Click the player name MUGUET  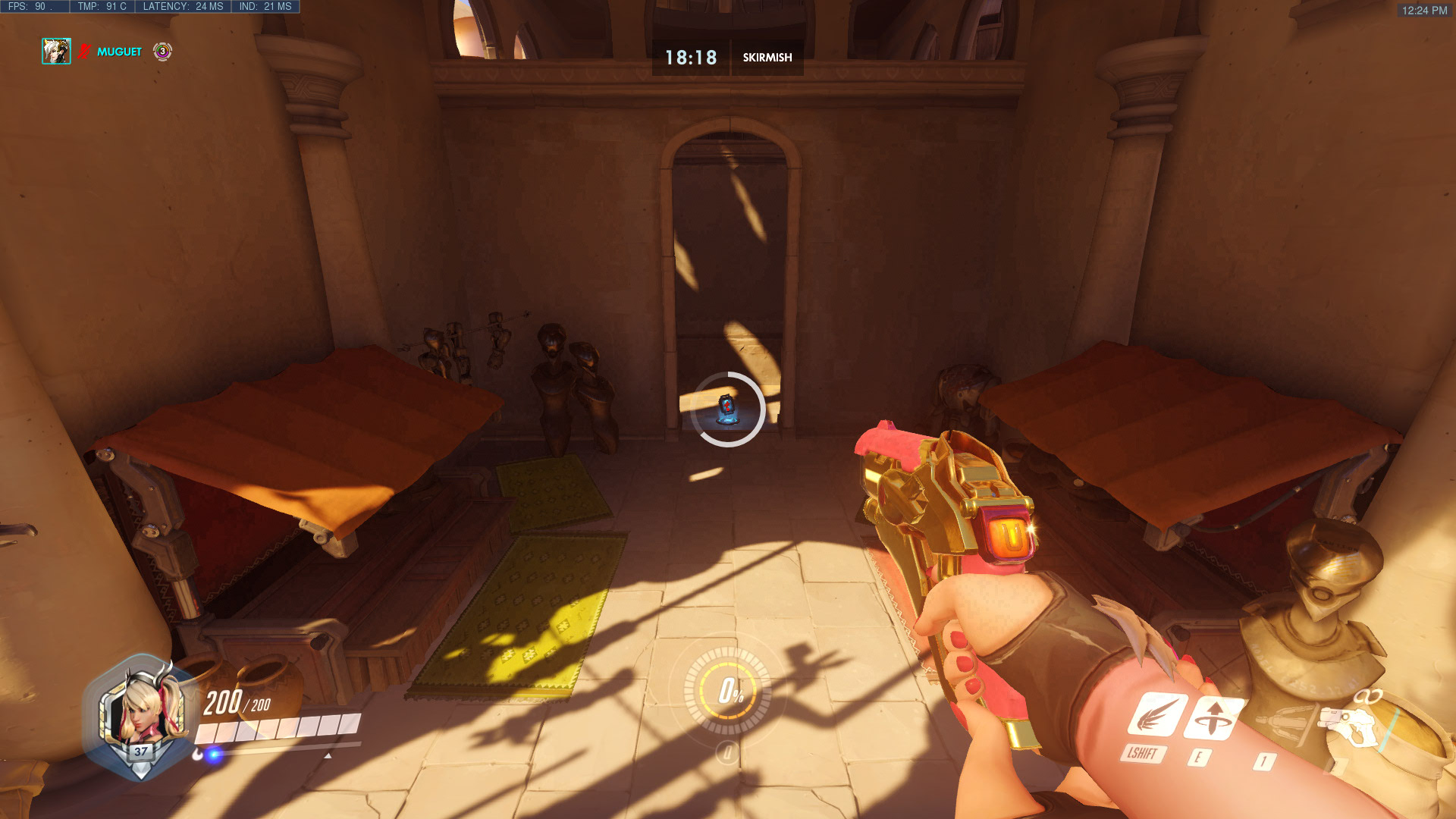tap(118, 52)
